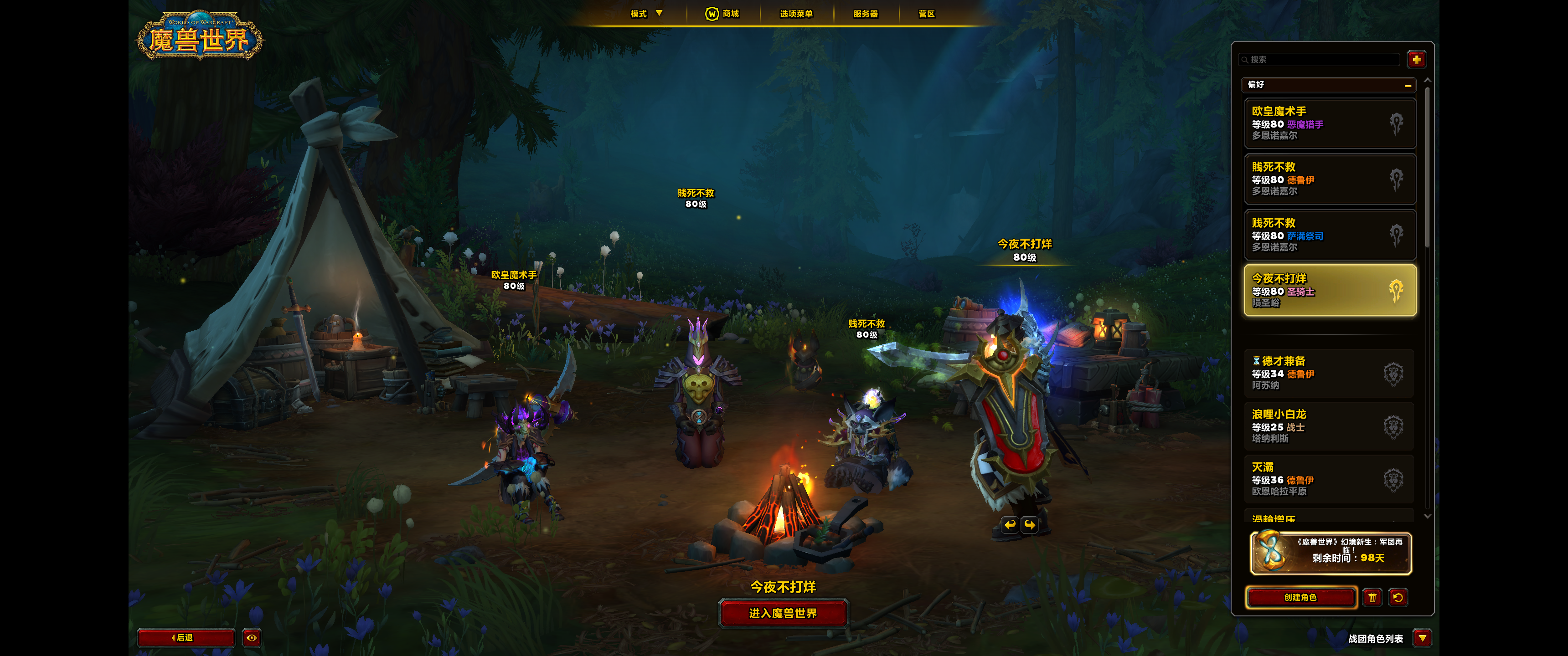Click 创建角色 to create a character
This screenshot has height=656, width=1568.
pyautogui.click(x=1300, y=598)
